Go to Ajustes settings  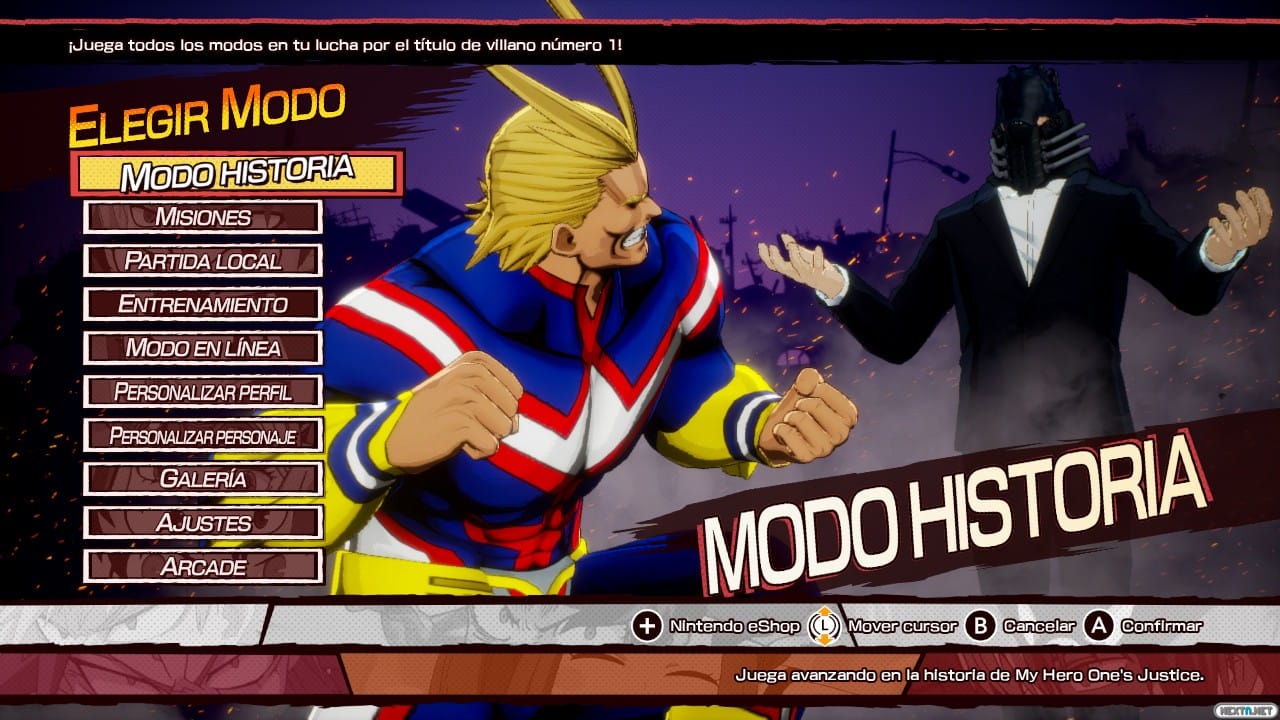pos(203,523)
